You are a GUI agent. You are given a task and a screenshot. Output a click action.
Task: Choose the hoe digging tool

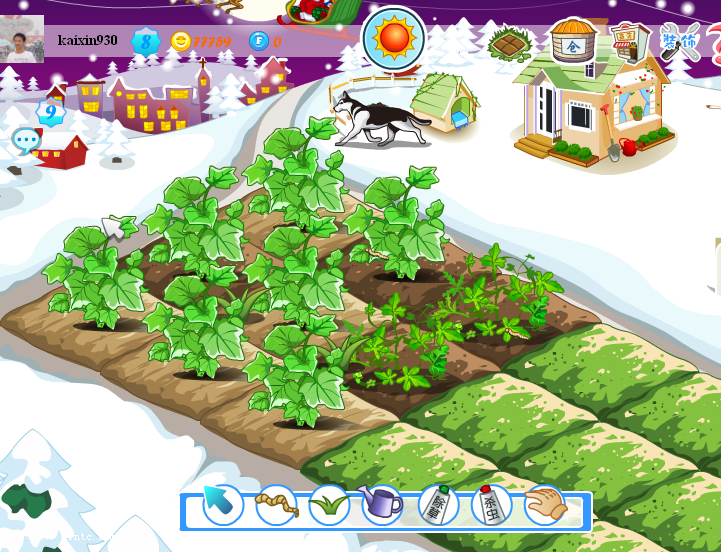tap(276, 505)
